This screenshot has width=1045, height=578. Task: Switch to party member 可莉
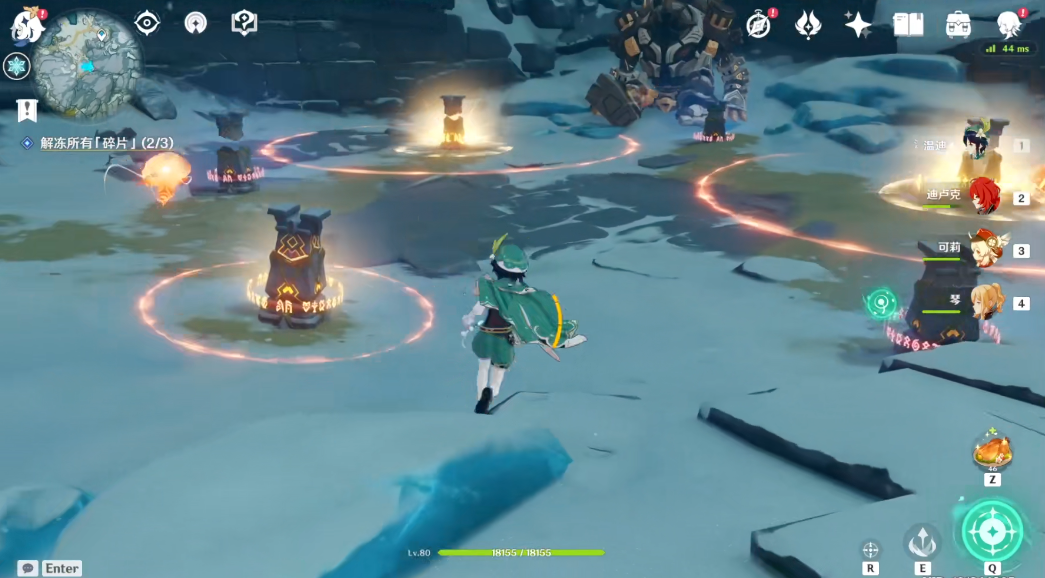pyautogui.click(x=985, y=249)
